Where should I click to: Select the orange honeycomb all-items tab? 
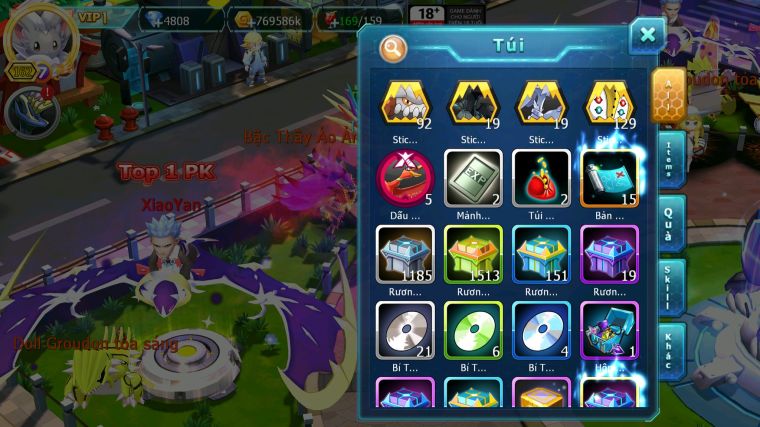click(667, 96)
